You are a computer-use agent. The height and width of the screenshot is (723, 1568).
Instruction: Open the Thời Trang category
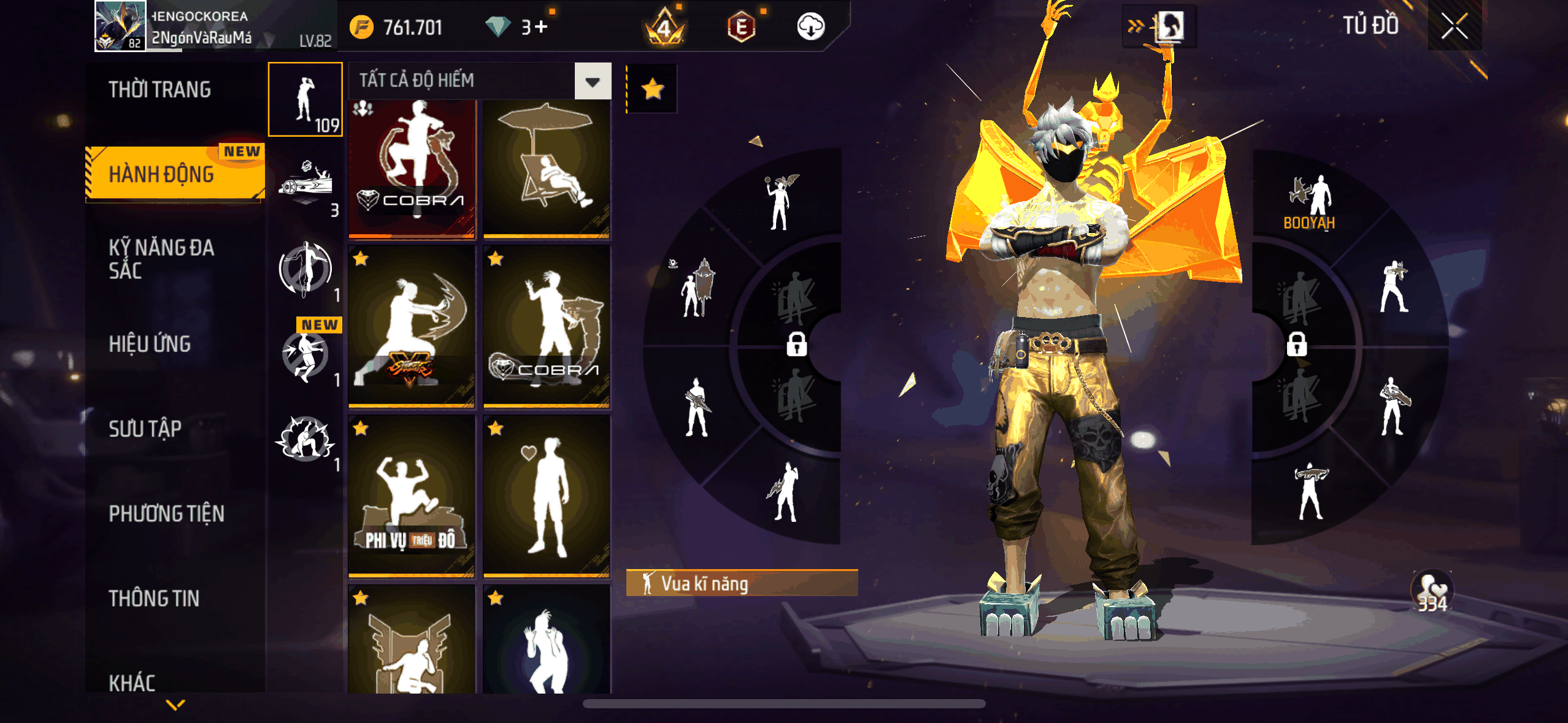coord(159,90)
